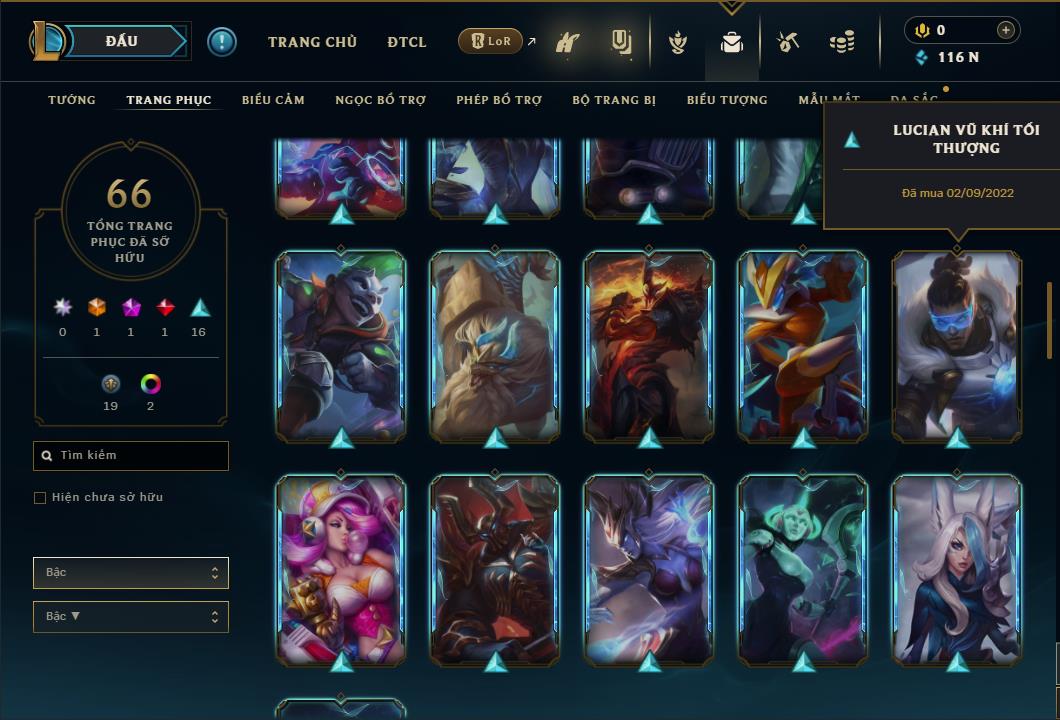
Task: Select Lucian skin card with blue visor
Action: coord(957,345)
